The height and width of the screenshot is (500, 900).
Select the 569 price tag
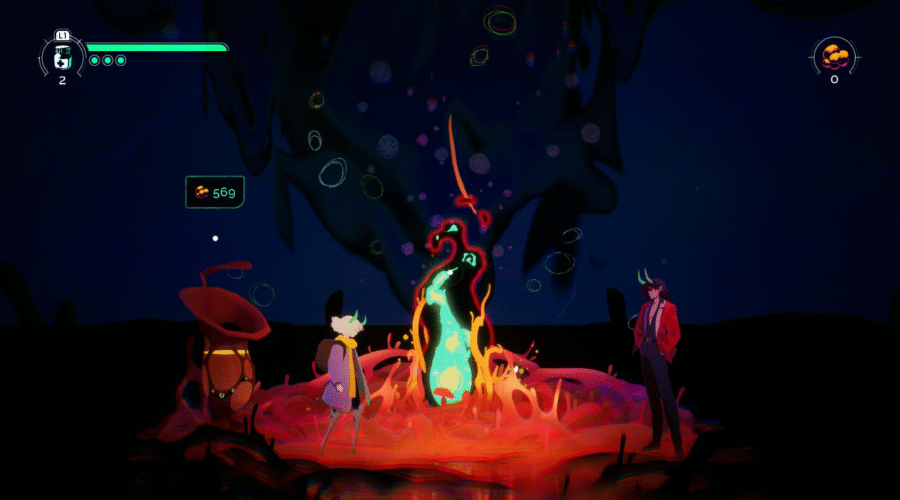pyautogui.click(x=215, y=192)
